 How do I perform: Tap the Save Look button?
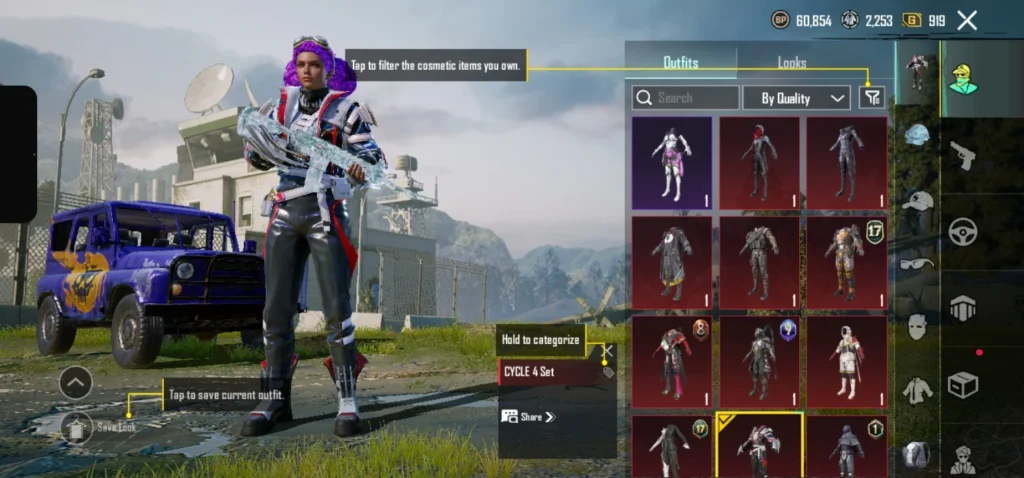click(100, 427)
